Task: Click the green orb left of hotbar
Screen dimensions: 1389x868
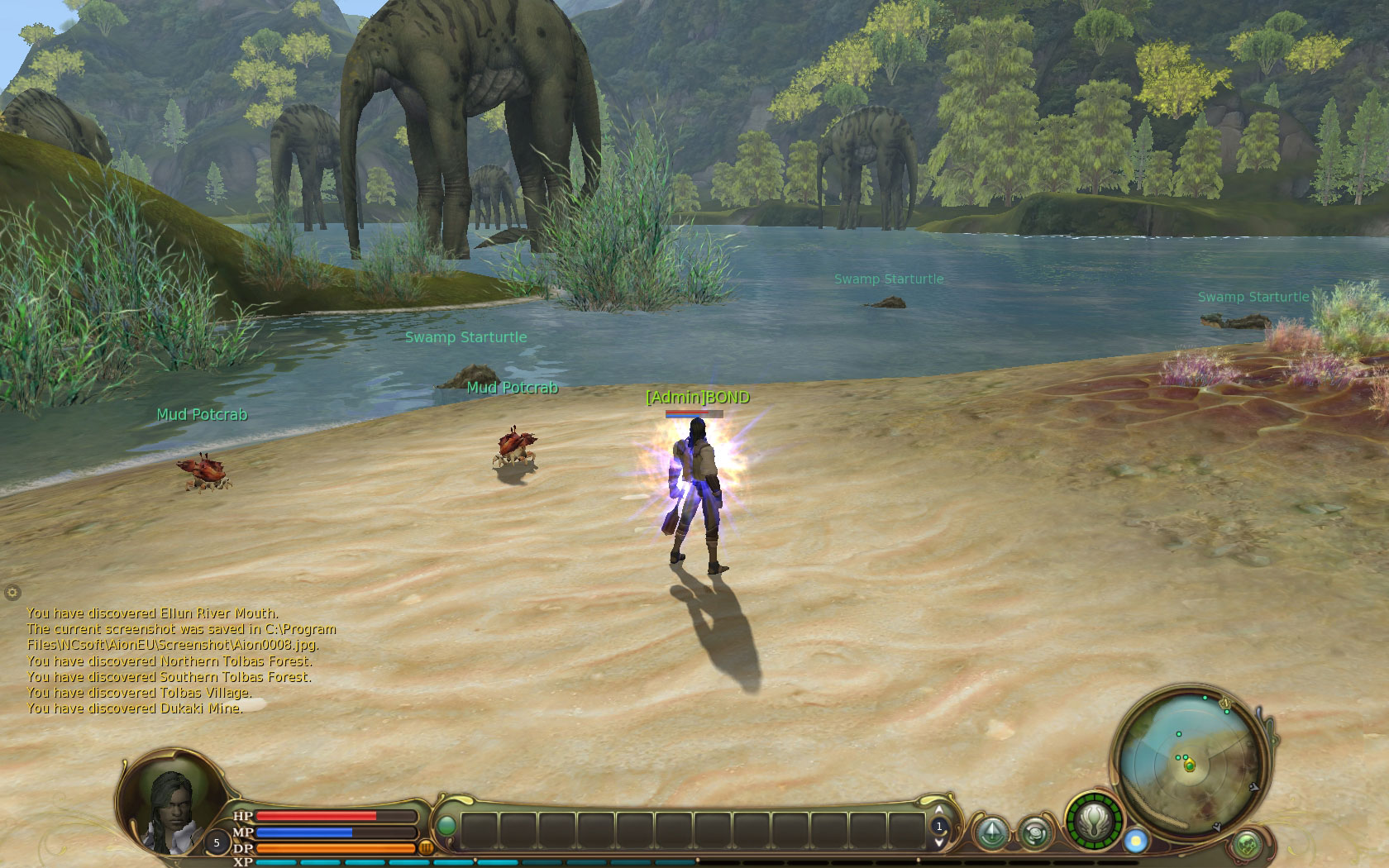Action: pyautogui.click(x=446, y=826)
